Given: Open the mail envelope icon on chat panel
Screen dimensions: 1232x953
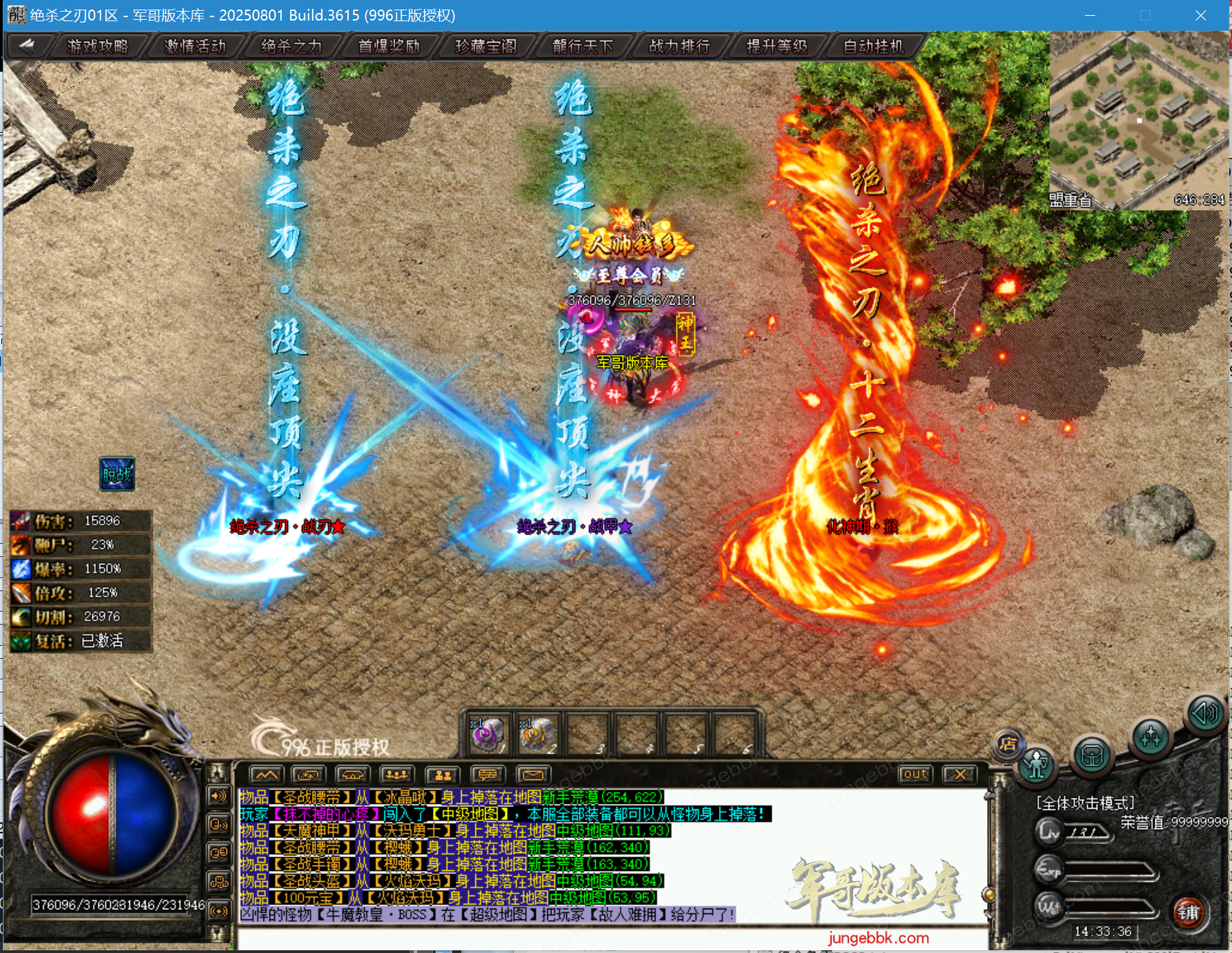Looking at the screenshot, I should point(534,774).
